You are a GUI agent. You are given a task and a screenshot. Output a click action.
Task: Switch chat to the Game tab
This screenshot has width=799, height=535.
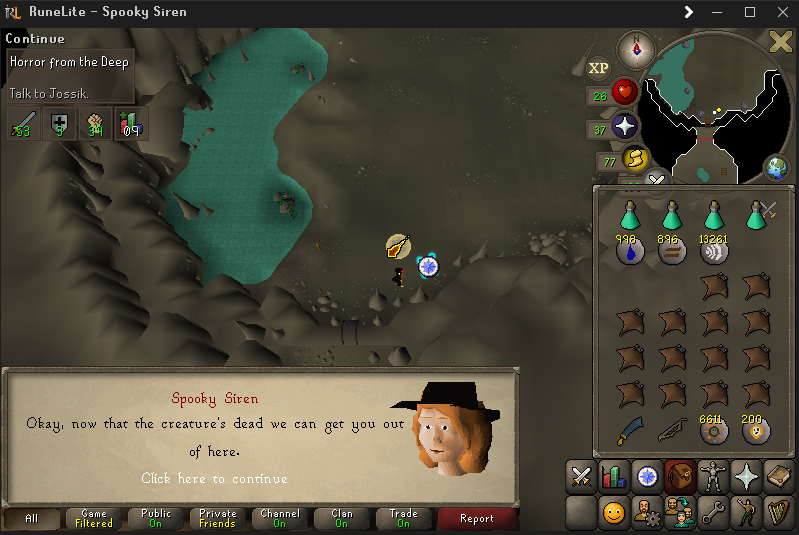click(x=94, y=518)
